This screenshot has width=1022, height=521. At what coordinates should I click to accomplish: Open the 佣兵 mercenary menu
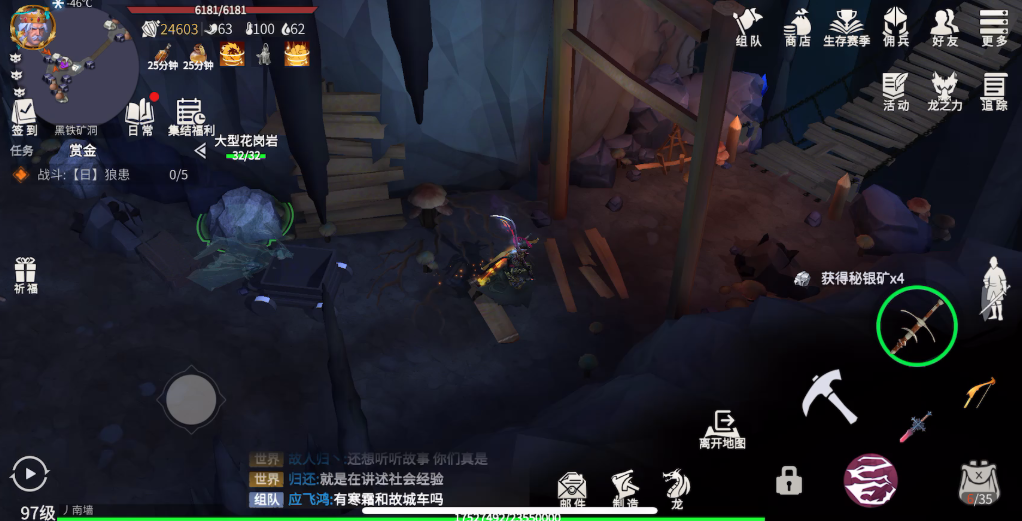click(896, 28)
